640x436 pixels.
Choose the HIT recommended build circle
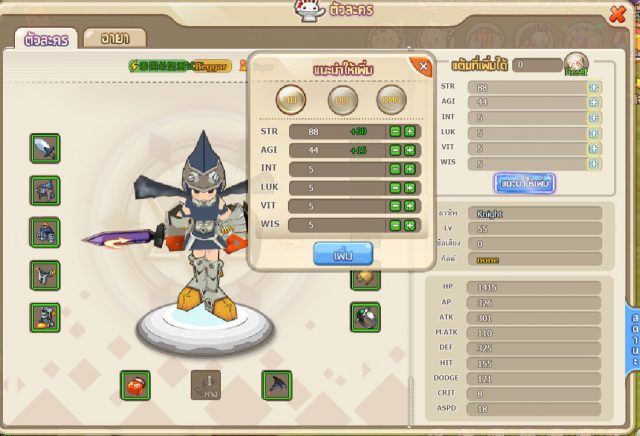(x=293, y=100)
